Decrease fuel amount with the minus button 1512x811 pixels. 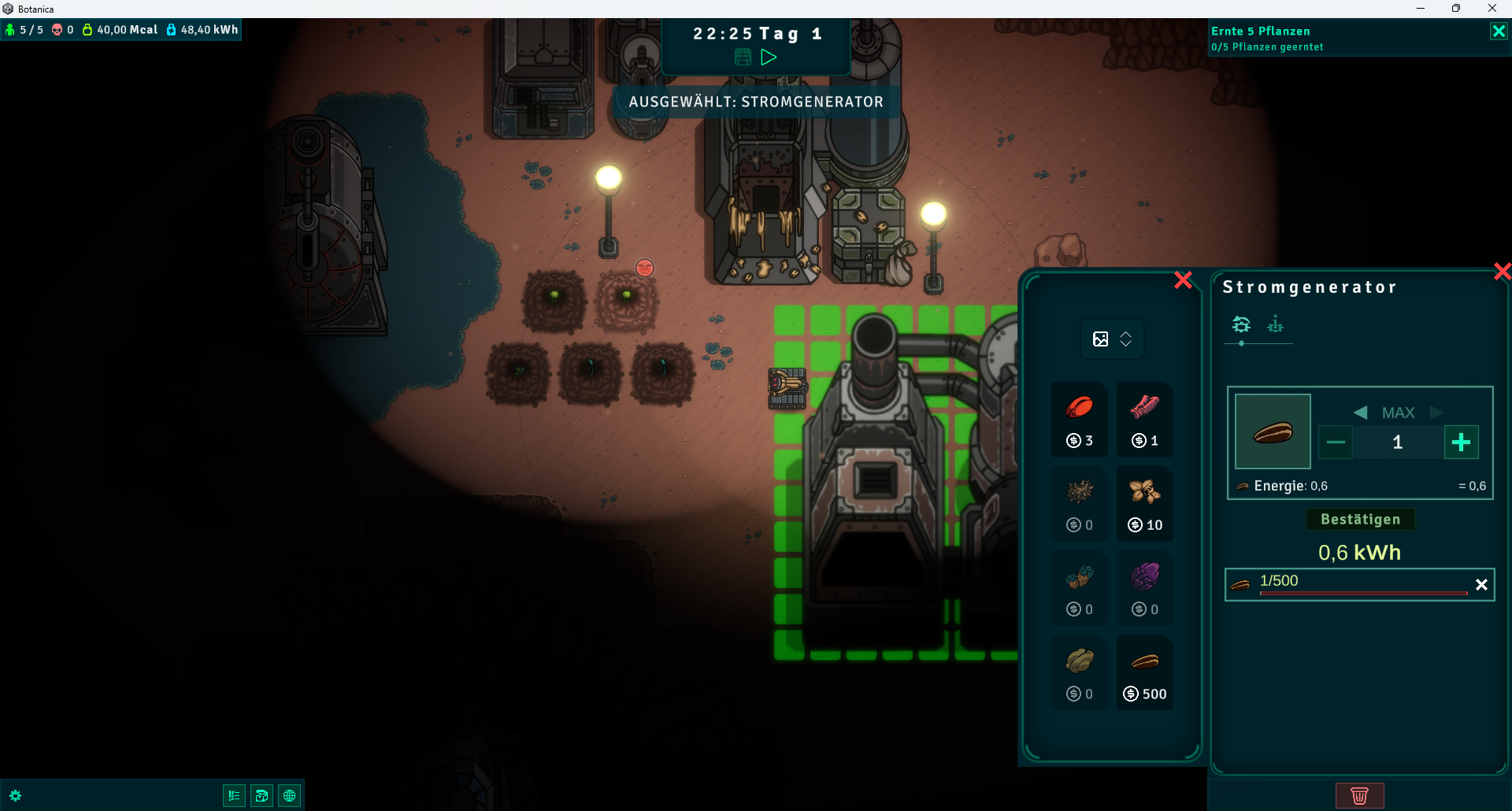pos(1336,443)
